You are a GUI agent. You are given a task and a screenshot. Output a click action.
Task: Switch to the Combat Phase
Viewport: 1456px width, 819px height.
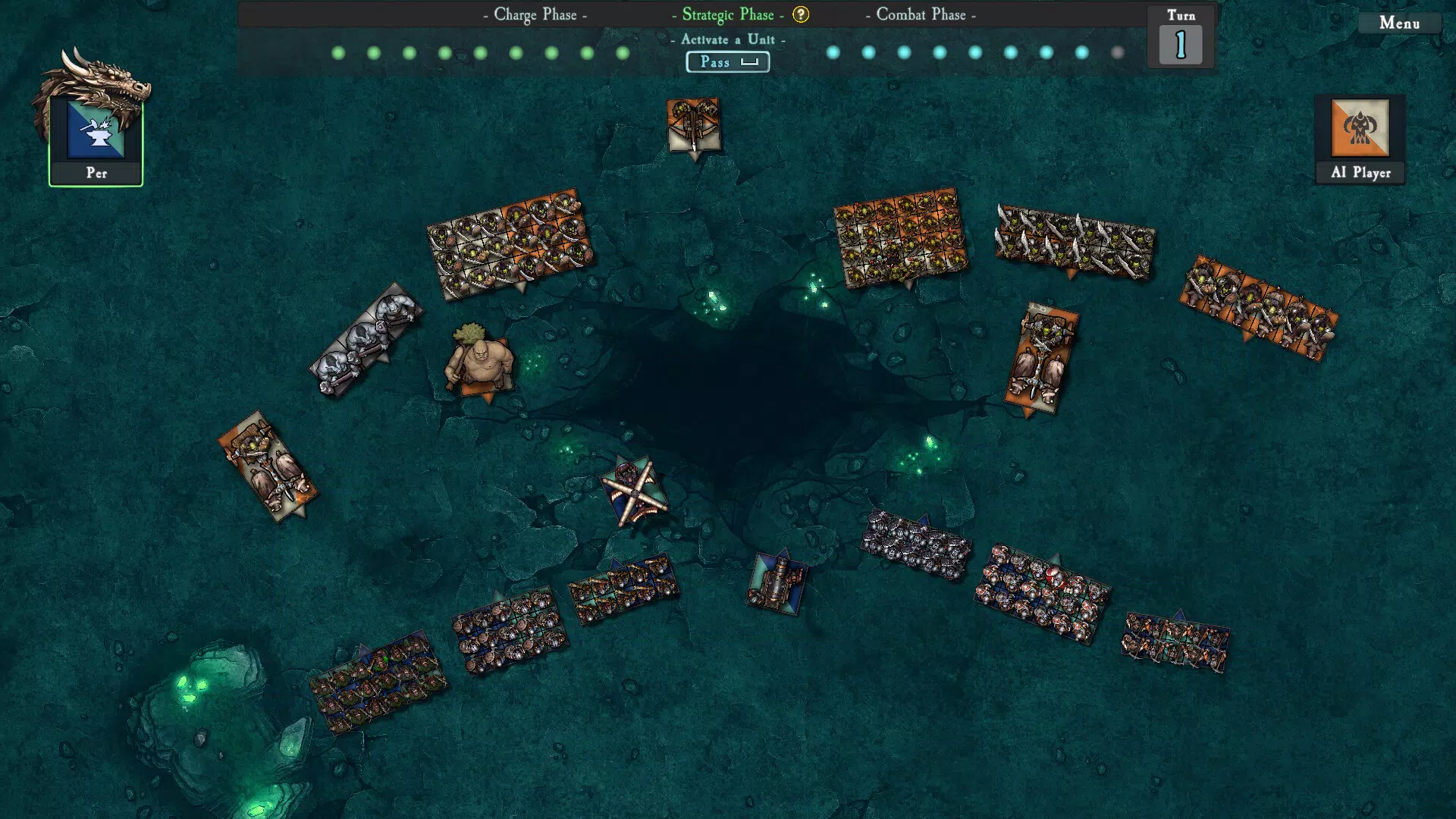[x=925, y=14]
